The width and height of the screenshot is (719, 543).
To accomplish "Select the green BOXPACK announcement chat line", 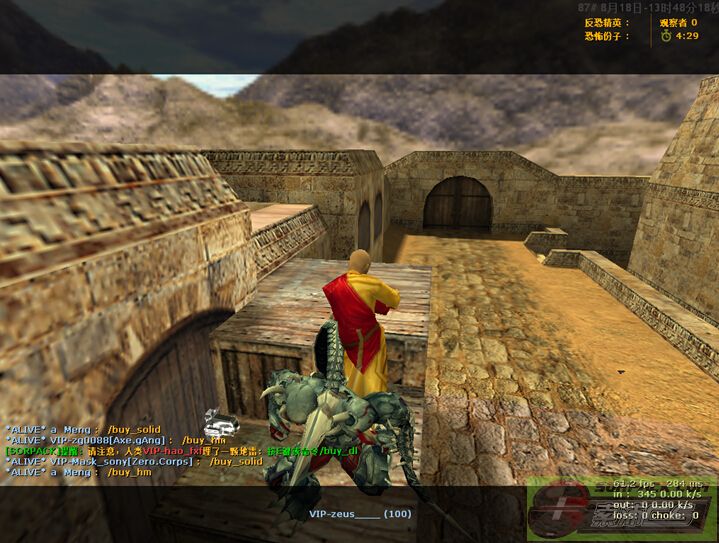I will pos(180,451).
